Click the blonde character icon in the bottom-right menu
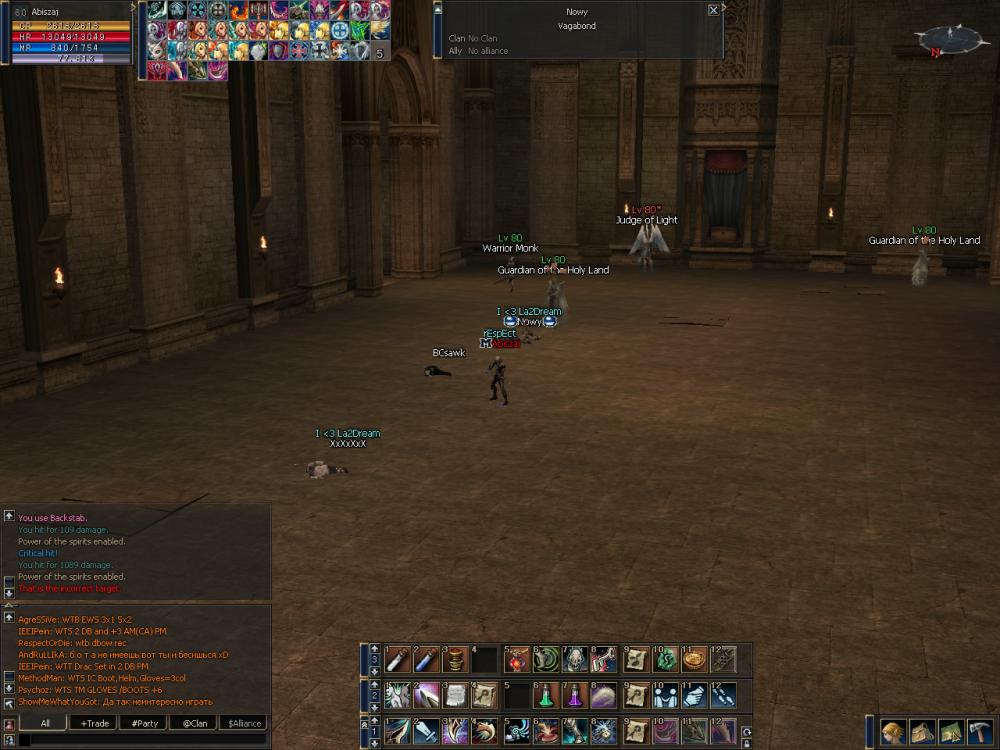Screen dimensions: 1000x750 click(893, 732)
